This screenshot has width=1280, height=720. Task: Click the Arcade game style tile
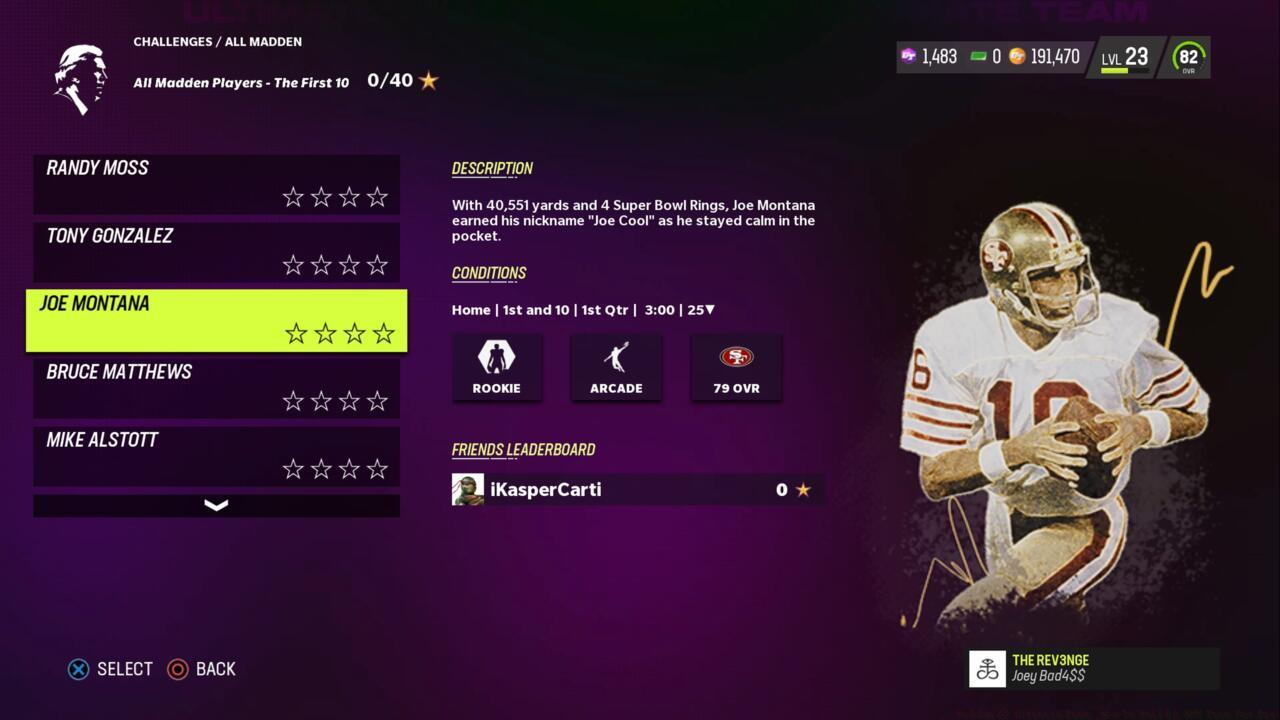pyautogui.click(x=616, y=367)
